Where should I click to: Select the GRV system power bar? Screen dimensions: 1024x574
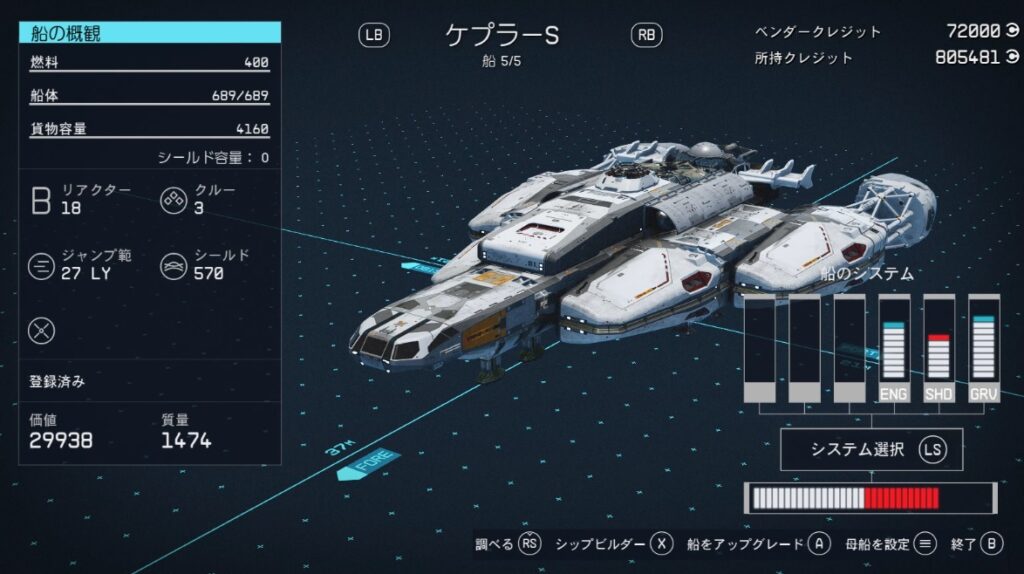tap(983, 349)
